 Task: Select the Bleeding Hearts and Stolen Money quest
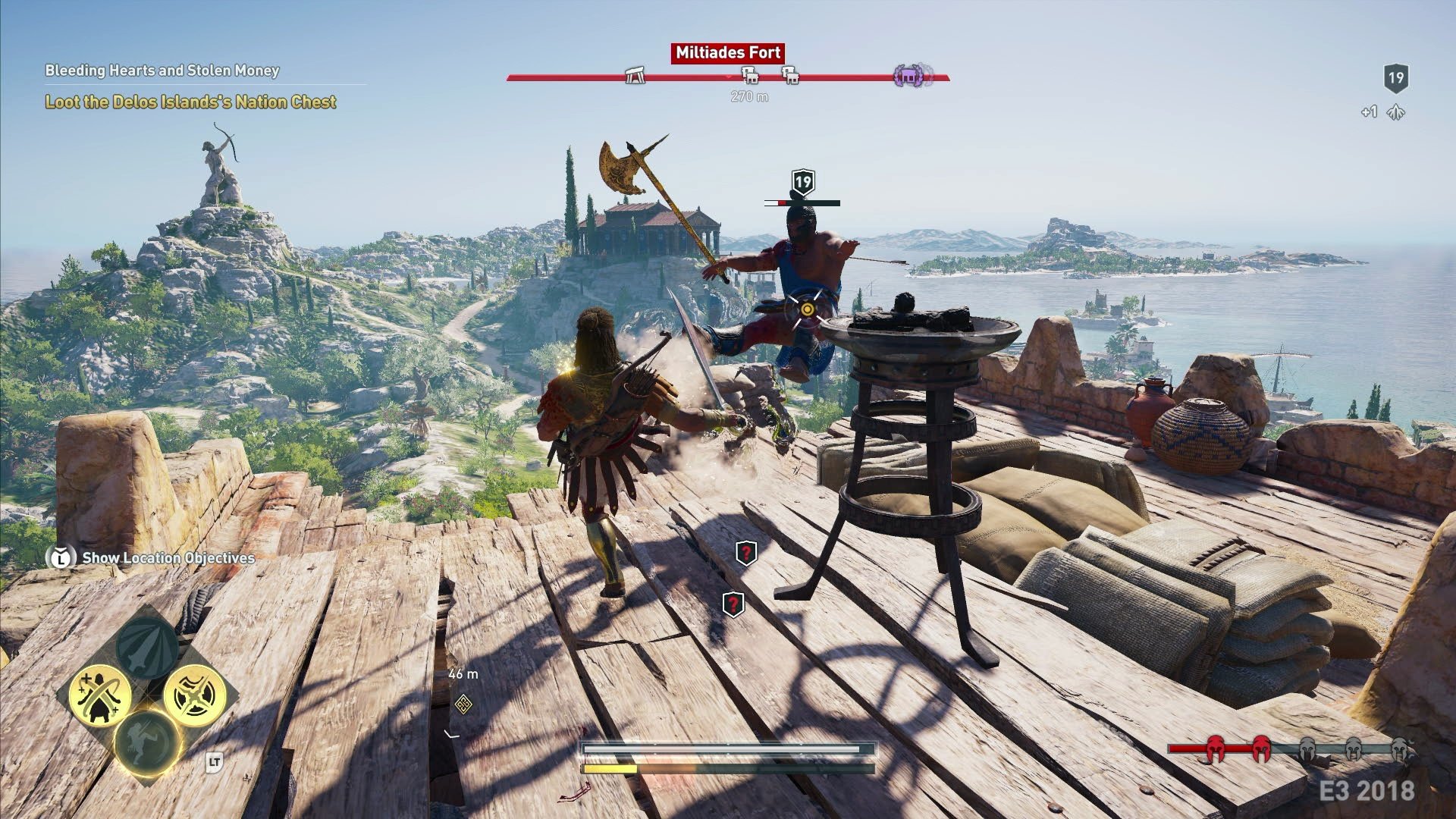coord(162,72)
